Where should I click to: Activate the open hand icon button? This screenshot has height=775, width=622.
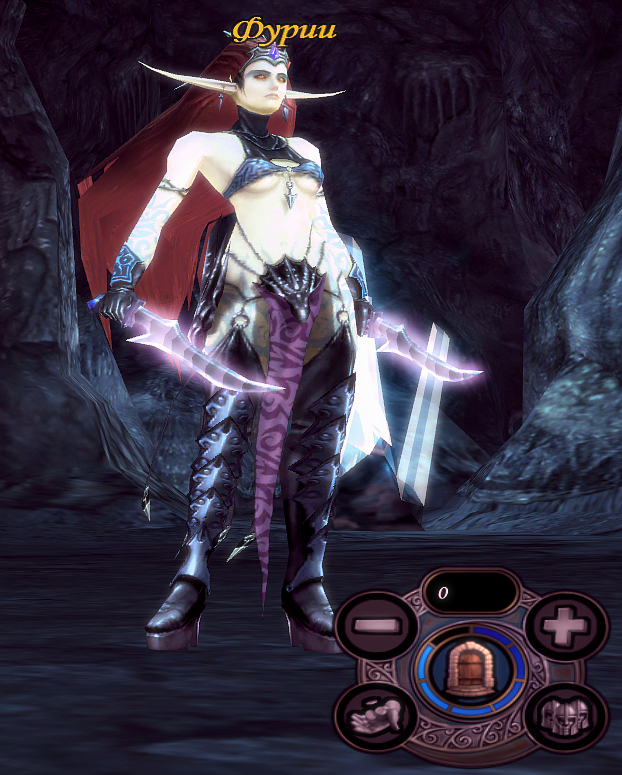378,716
